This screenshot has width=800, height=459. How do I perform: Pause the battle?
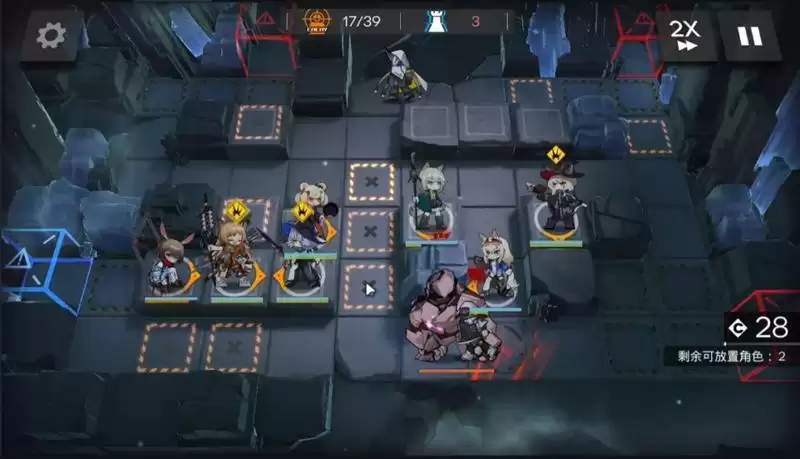point(748,36)
